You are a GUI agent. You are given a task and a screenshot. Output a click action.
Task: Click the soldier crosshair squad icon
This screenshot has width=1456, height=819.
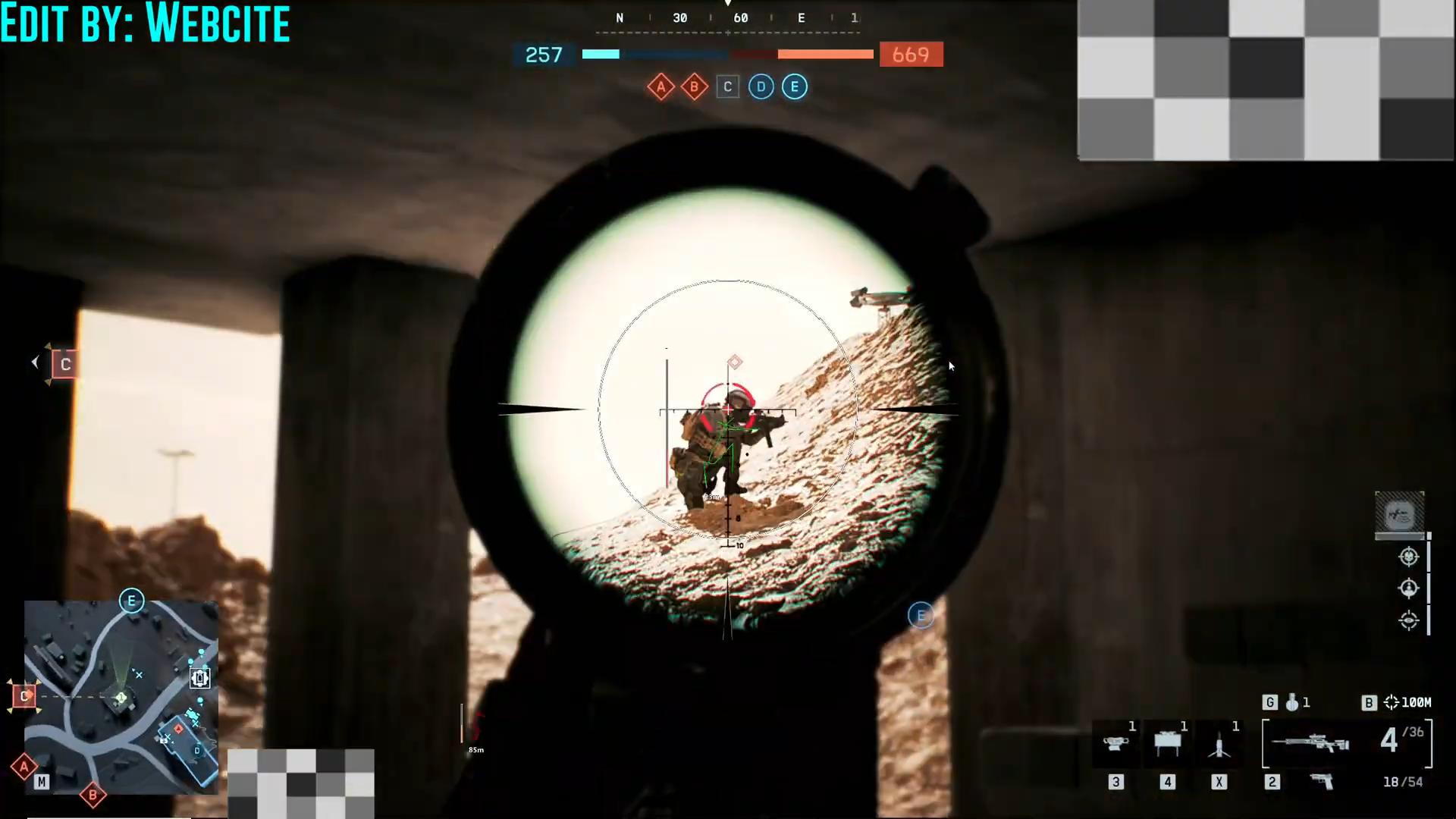tap(1408, 588)
